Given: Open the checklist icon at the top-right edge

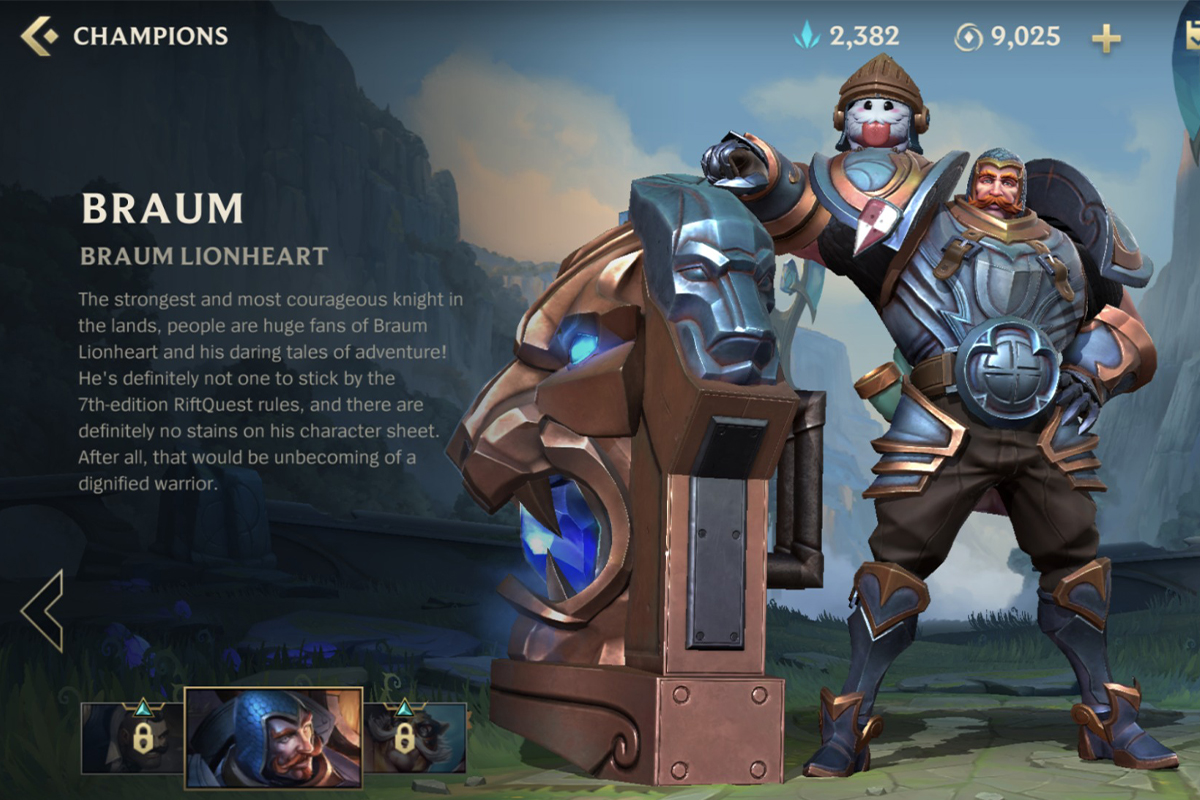Looking at the screenshot, I should click(1189, 34).
